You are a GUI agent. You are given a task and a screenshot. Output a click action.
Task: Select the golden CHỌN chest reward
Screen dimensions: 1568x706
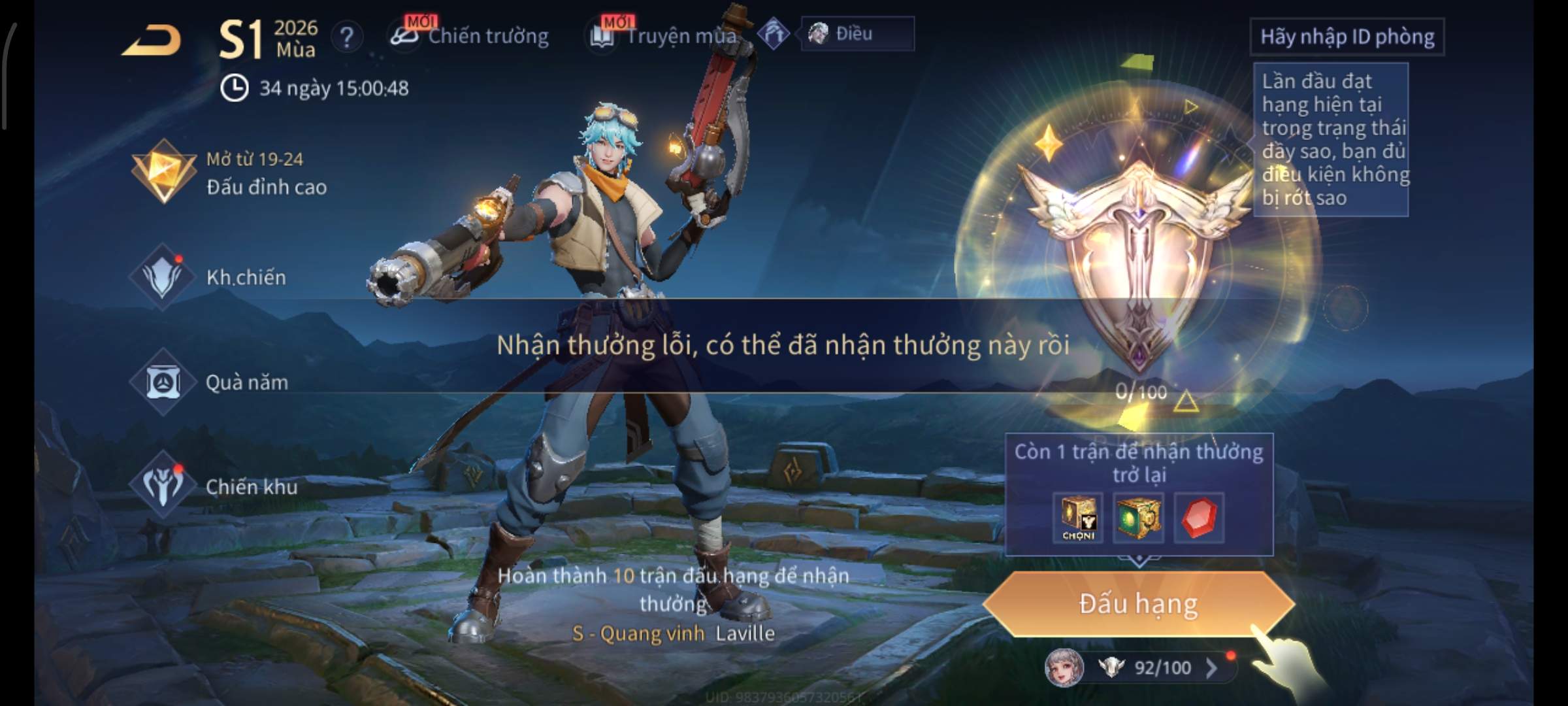point(1078,518)
